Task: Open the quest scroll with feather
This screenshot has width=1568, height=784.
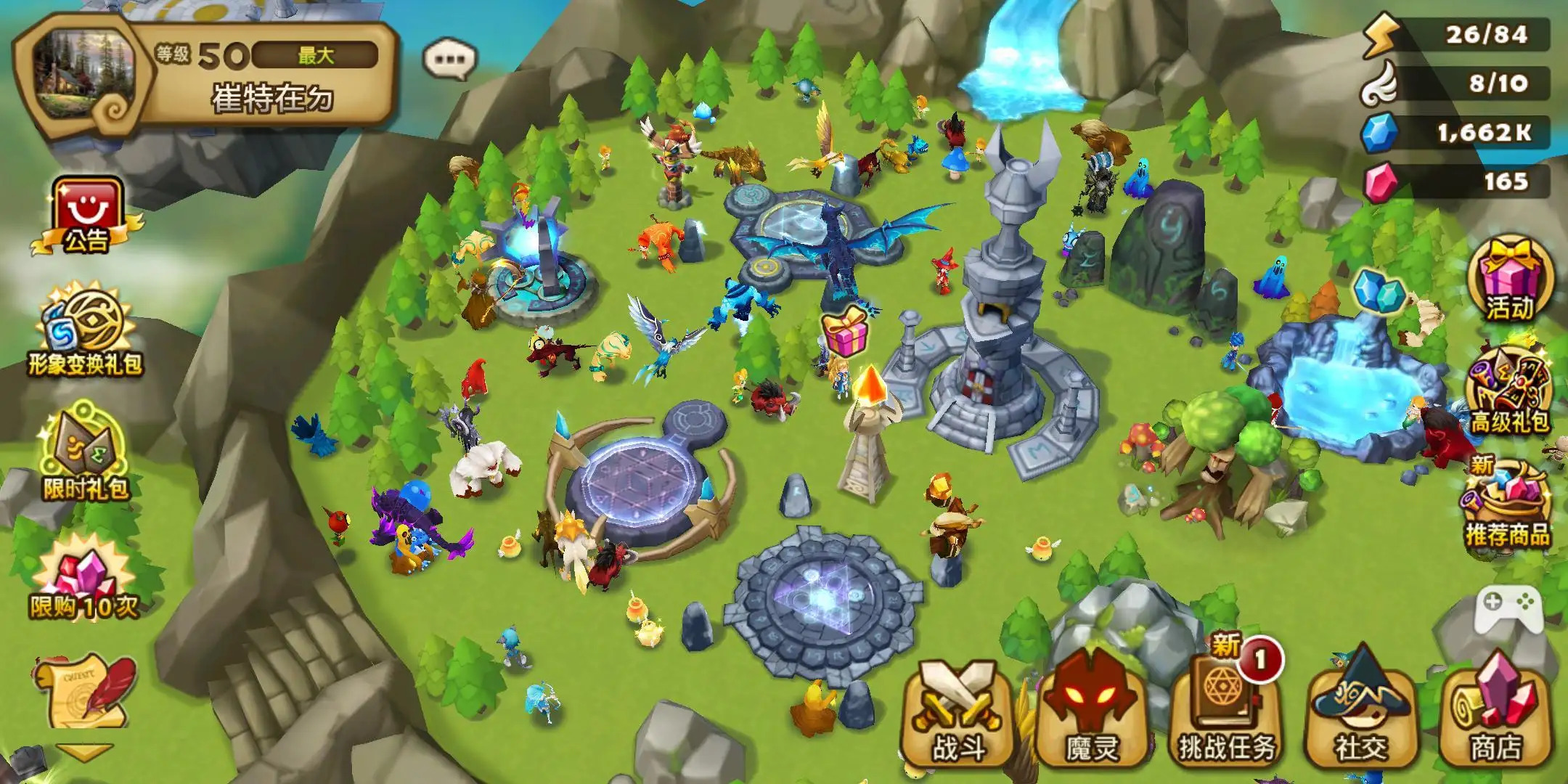Action: 85,693
